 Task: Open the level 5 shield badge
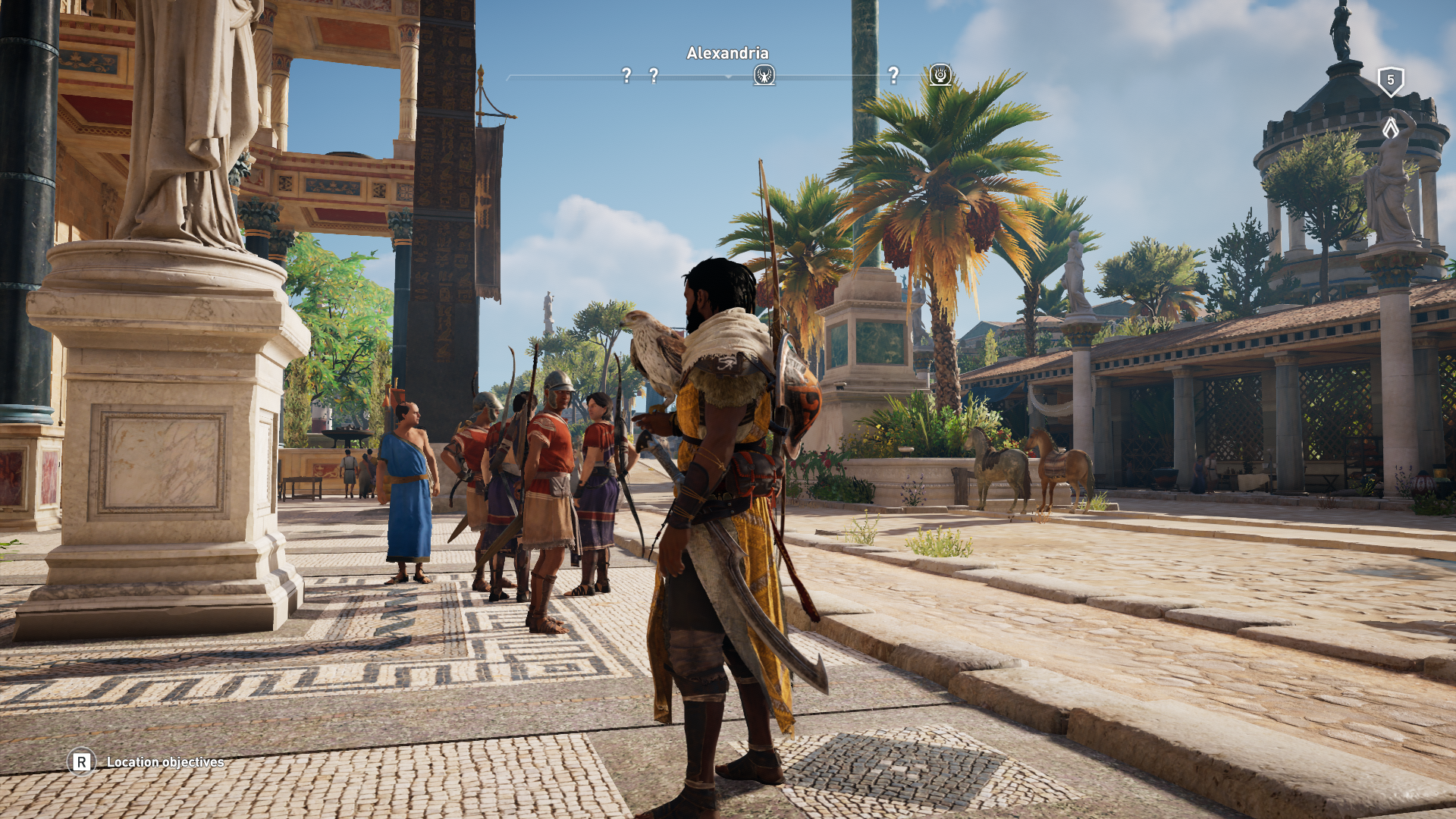click(x=1390, y=80)
